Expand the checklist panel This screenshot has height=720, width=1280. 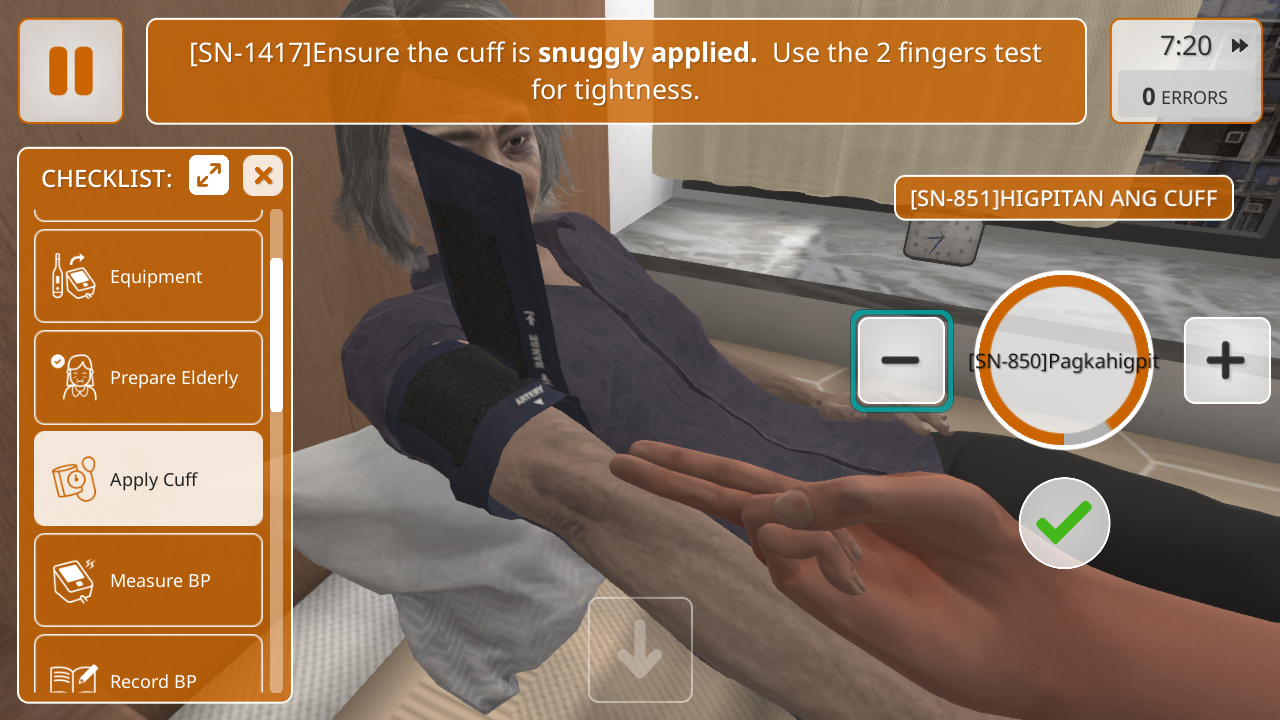click(x=209, y=176)
